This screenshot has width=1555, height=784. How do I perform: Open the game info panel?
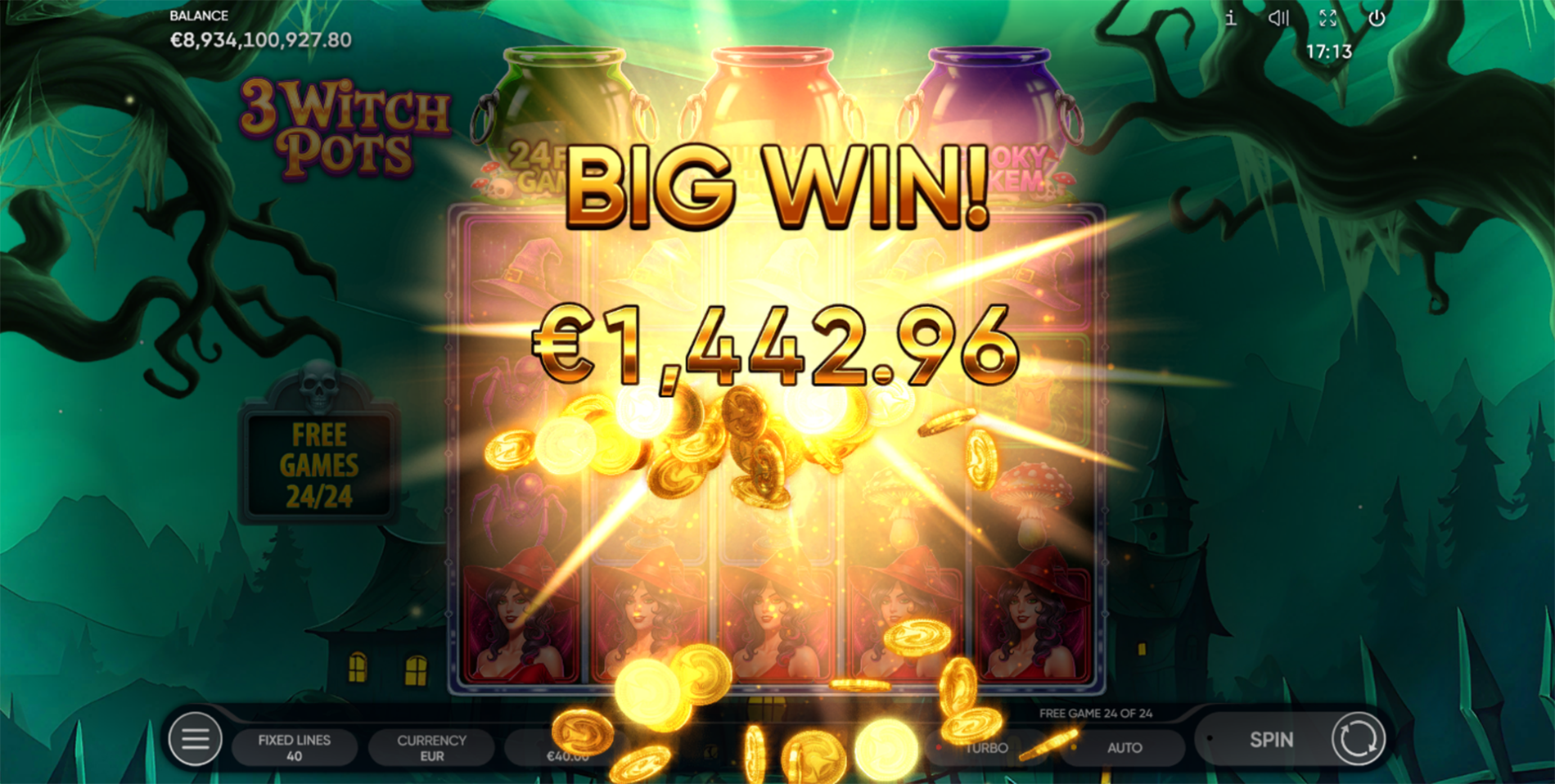pos(1229,17)
